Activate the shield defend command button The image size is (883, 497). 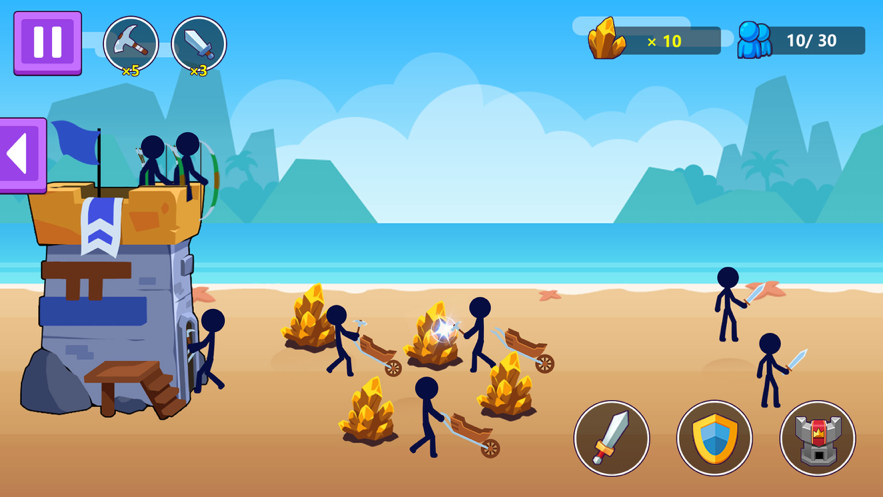pos(714,438)
